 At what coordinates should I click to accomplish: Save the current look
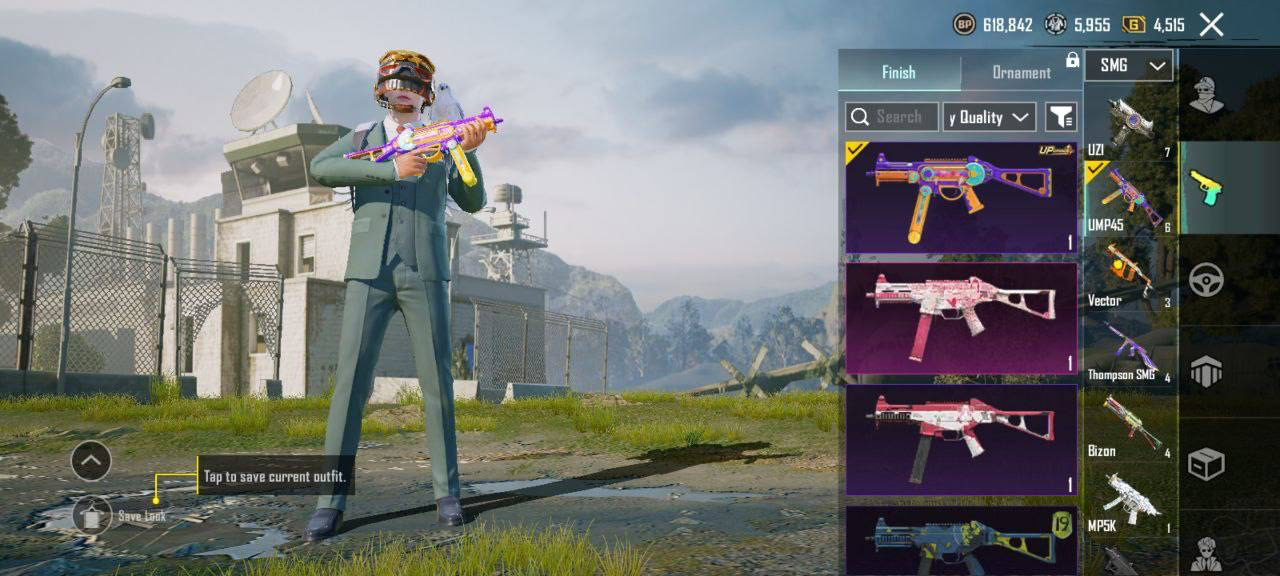[x=92, y=515]
